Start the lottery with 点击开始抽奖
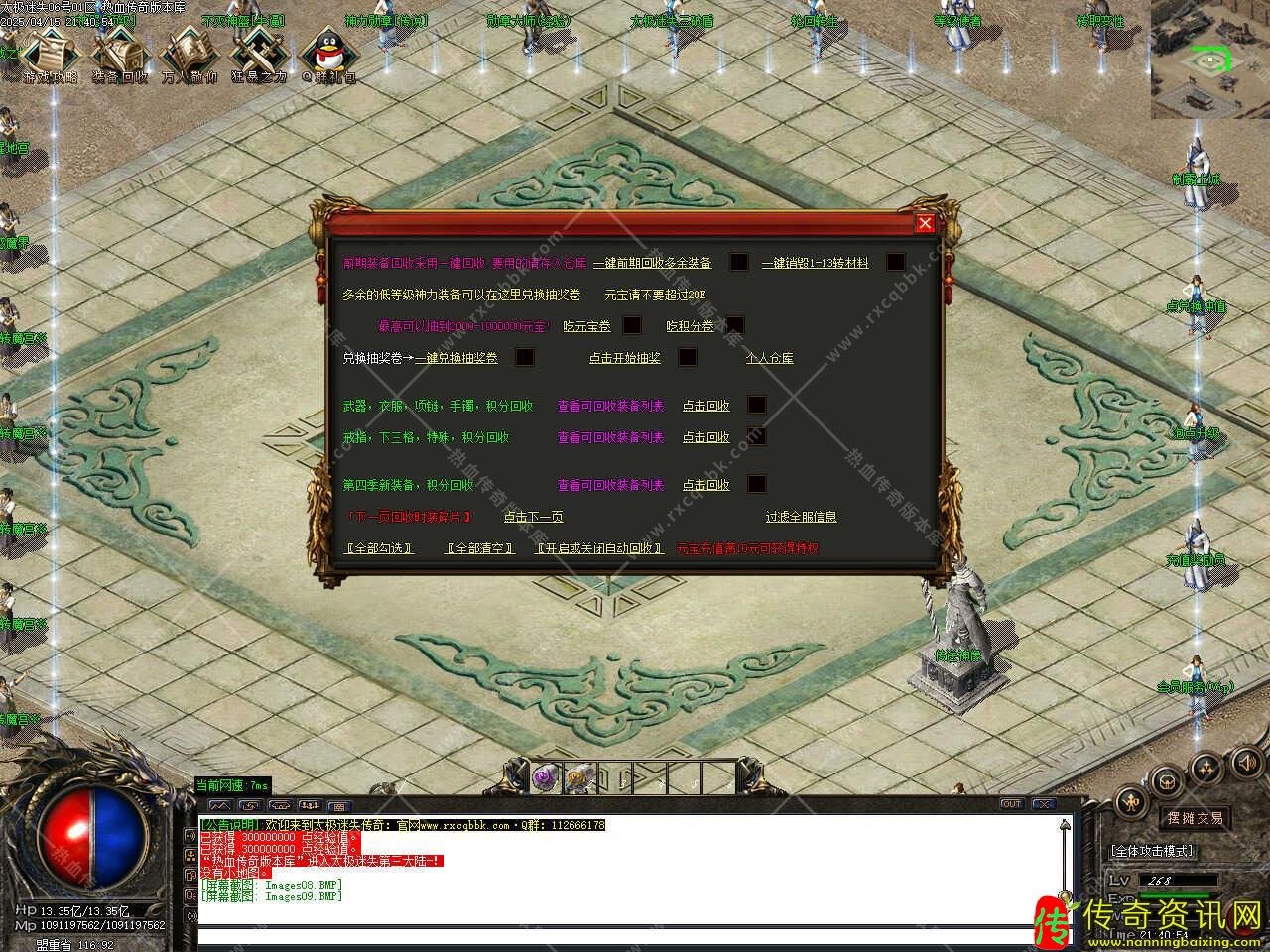1270x952 pixels. coord(624,358)
